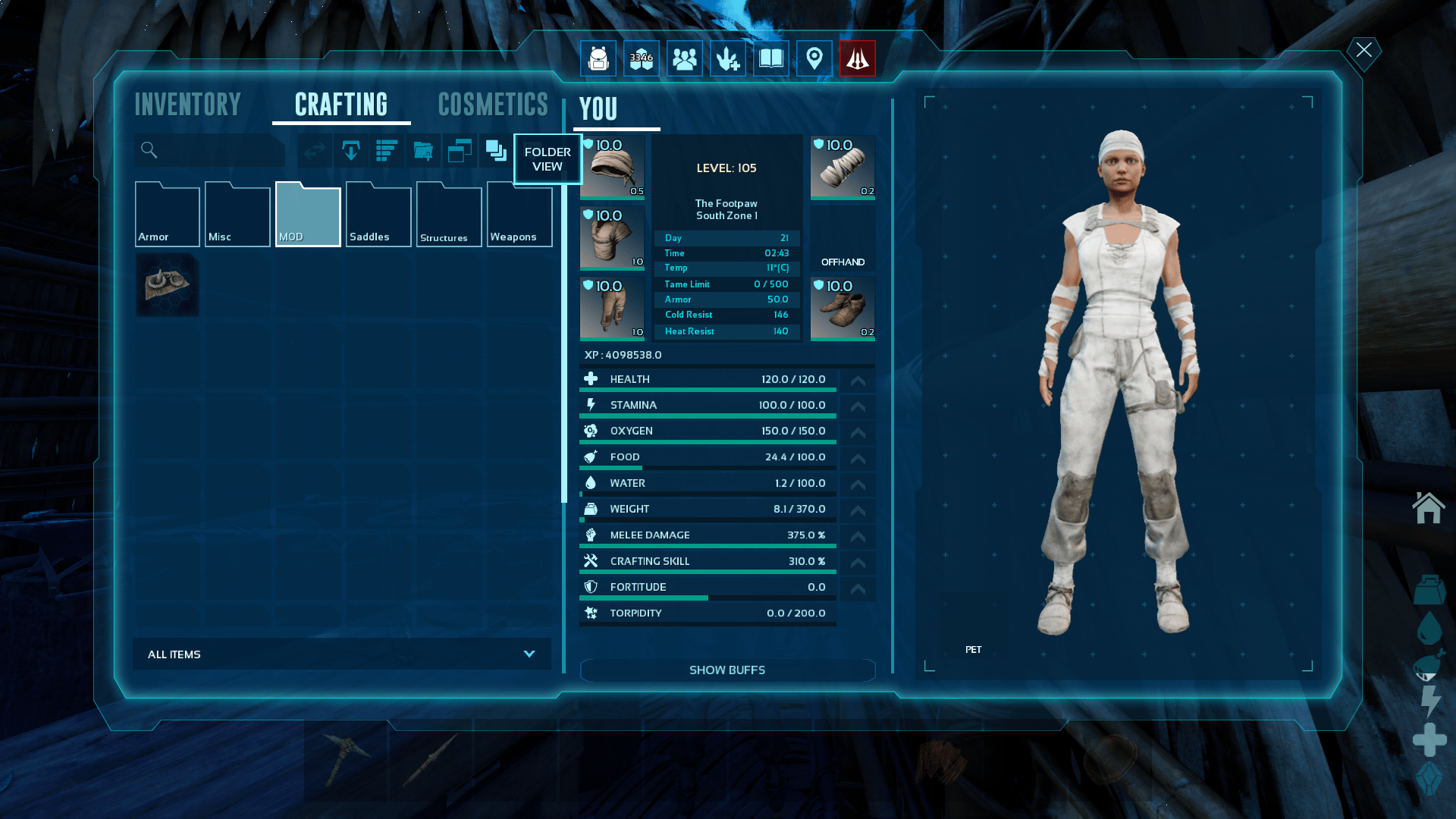The image size is (1456, 819).
Task: Expand the All Items filter dropdown
Action: click(x=341, y=654)
